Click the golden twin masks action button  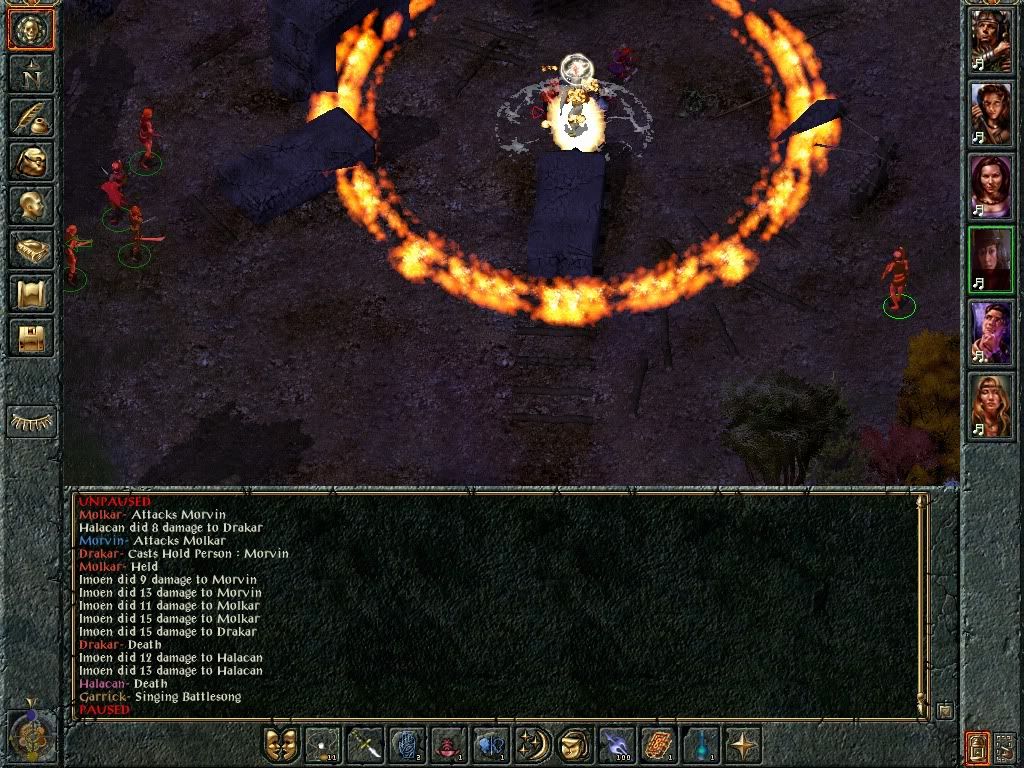281,745
